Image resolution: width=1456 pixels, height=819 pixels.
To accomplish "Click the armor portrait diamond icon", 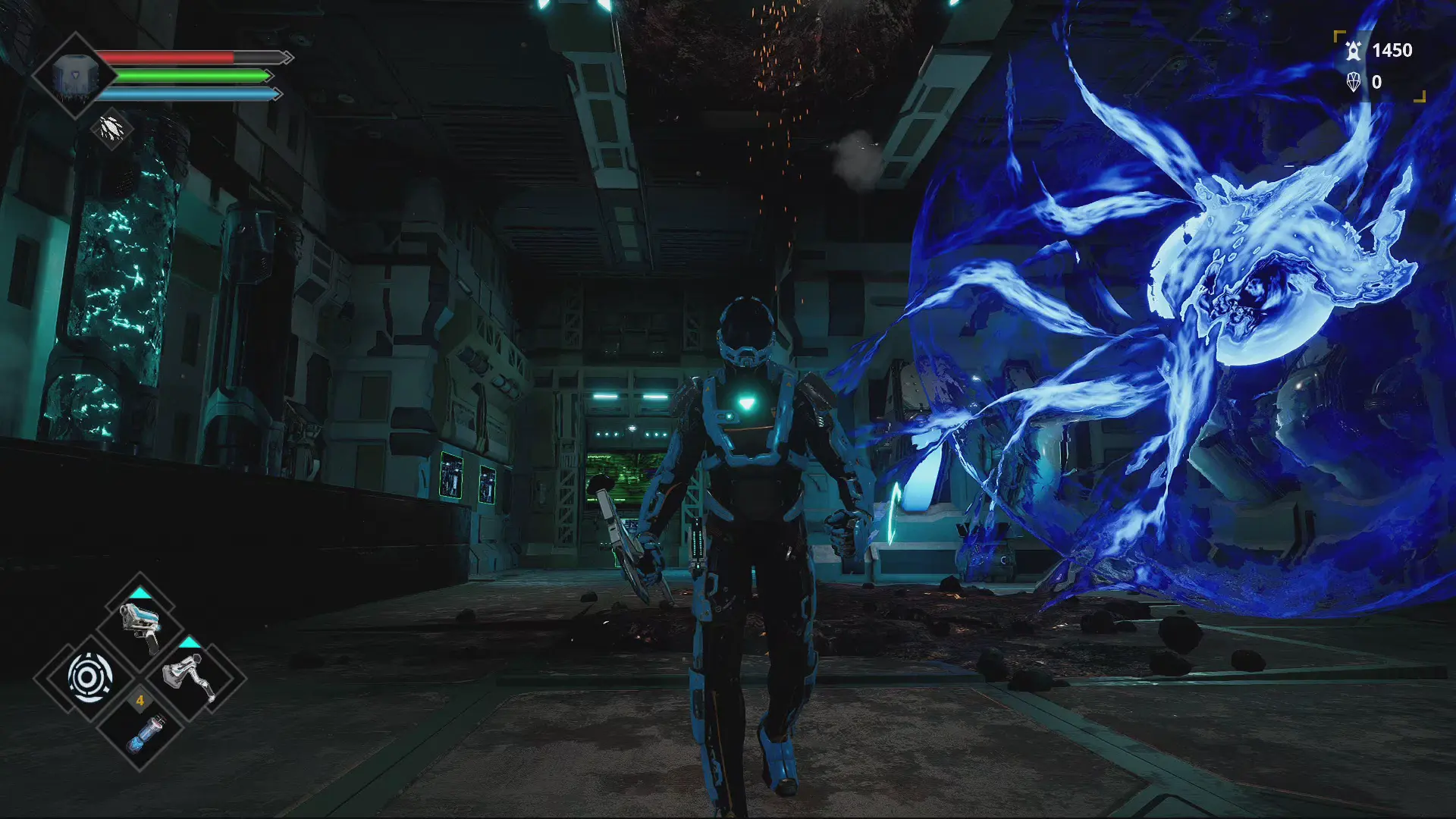I will pos(74,76).
